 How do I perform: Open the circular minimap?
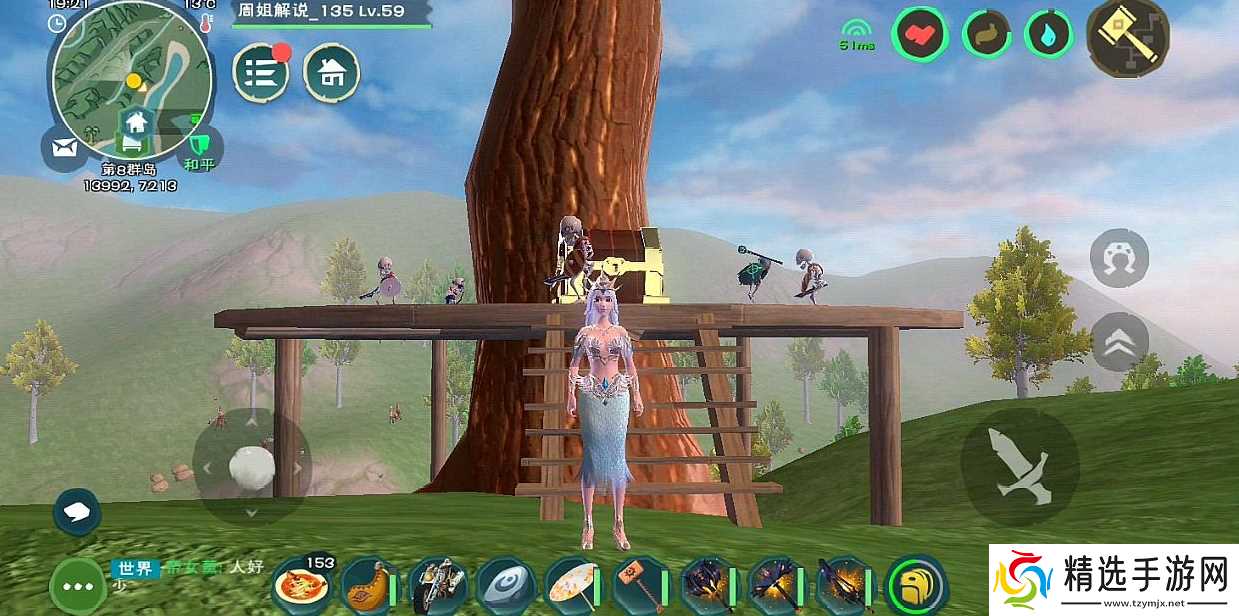(132, 80)
